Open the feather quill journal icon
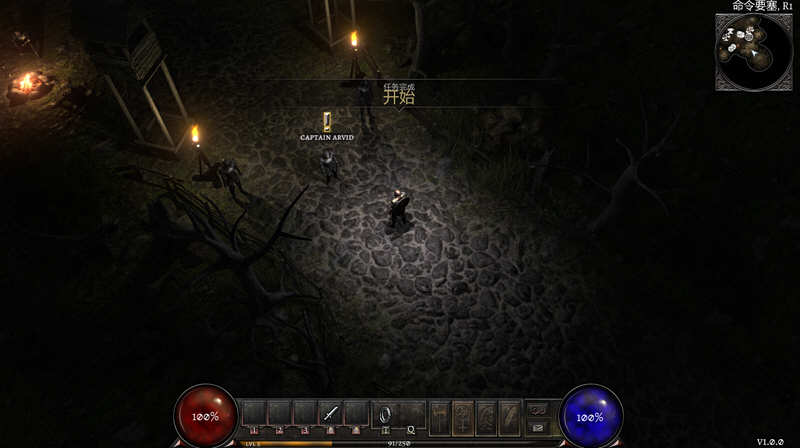 [x=509, y=414]
